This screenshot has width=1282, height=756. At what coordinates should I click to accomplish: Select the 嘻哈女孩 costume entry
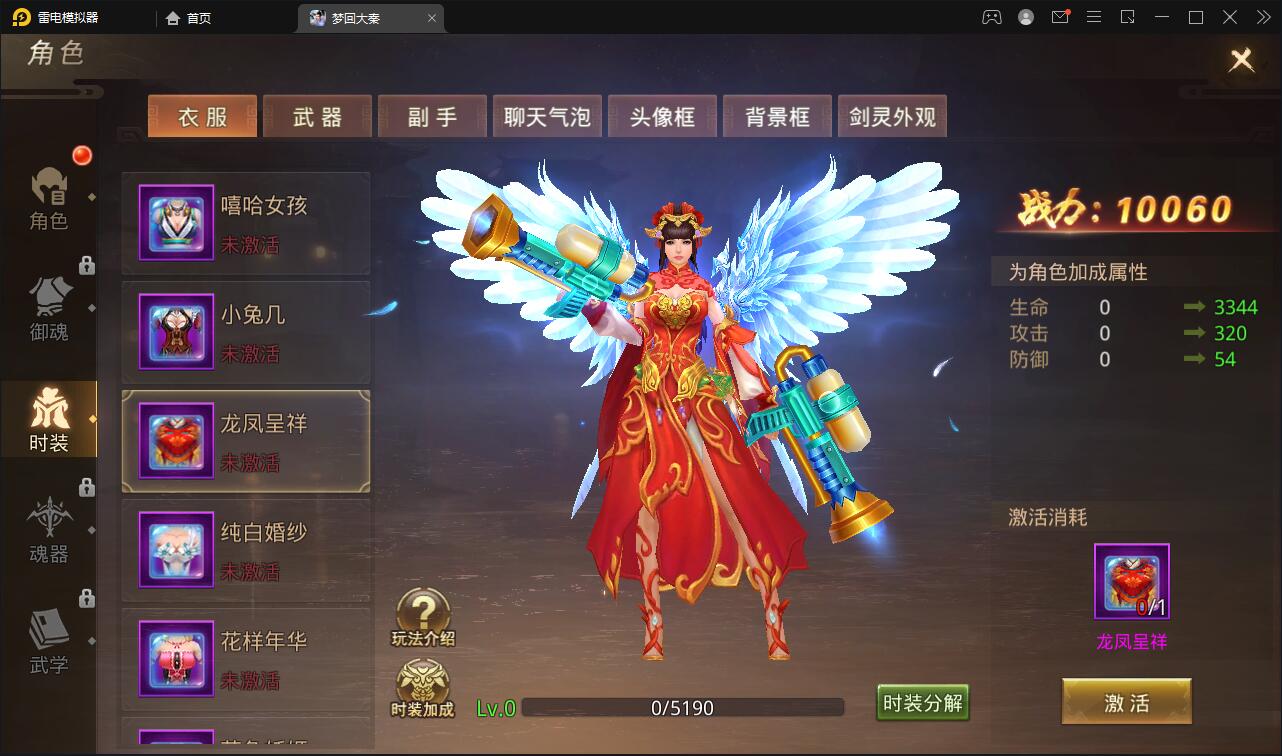246,222
